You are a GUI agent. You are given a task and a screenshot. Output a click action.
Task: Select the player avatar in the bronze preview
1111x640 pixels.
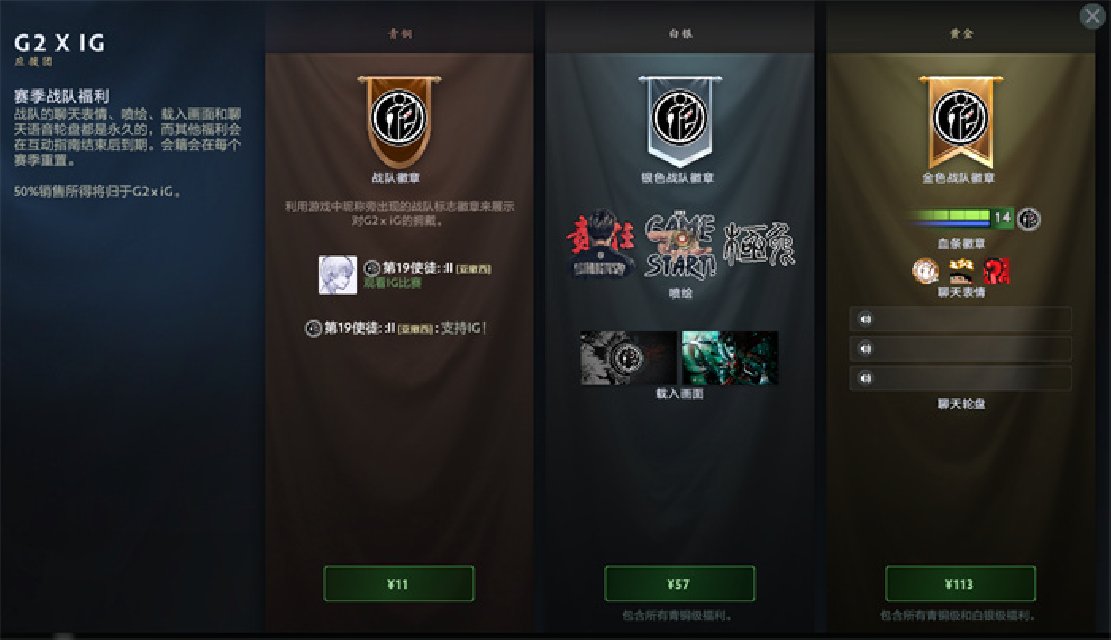click(x=337, y=275)
